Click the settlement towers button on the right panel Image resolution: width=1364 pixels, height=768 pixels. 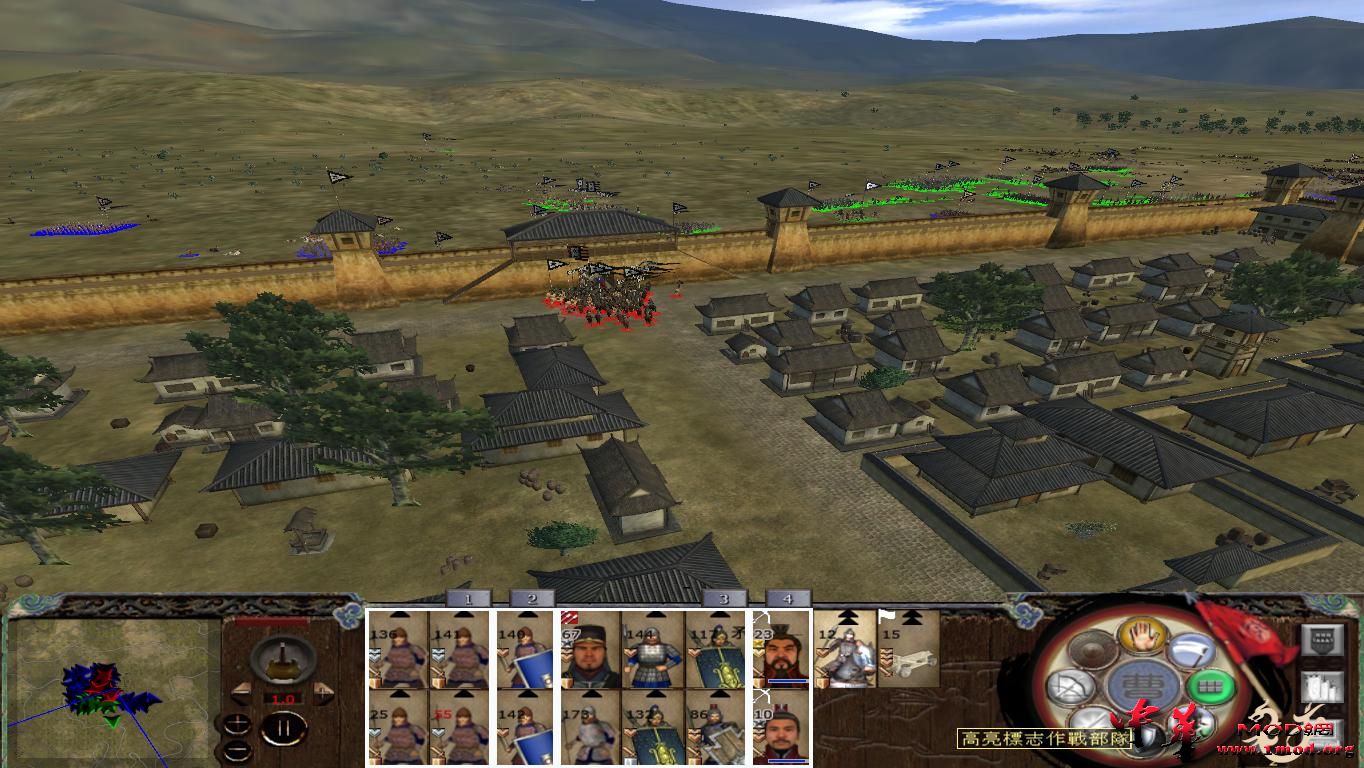pyautogui.click(x=1322, y=687)
